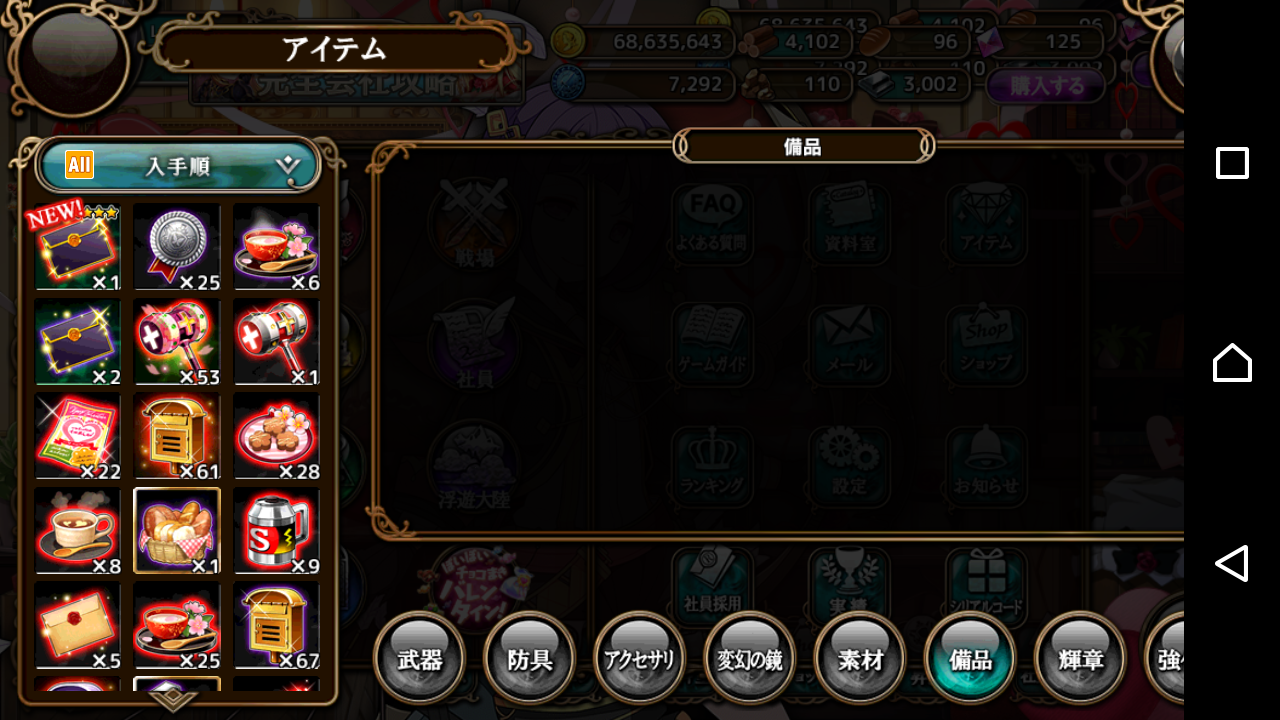Select the 防具 armor category button
This screenshot has width=1280, height=720.
pos(529,657)
